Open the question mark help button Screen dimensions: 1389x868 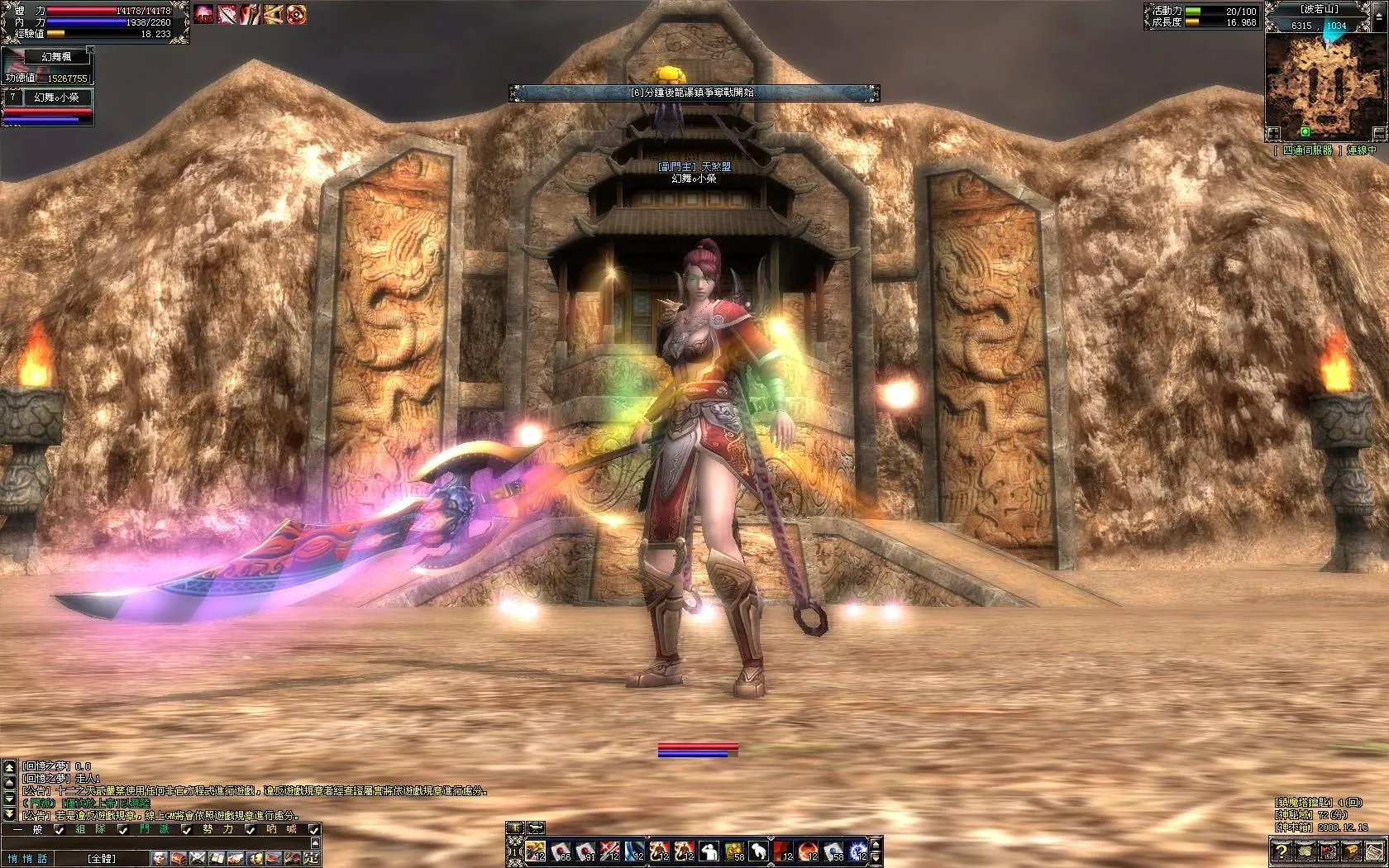point(1281,851)
